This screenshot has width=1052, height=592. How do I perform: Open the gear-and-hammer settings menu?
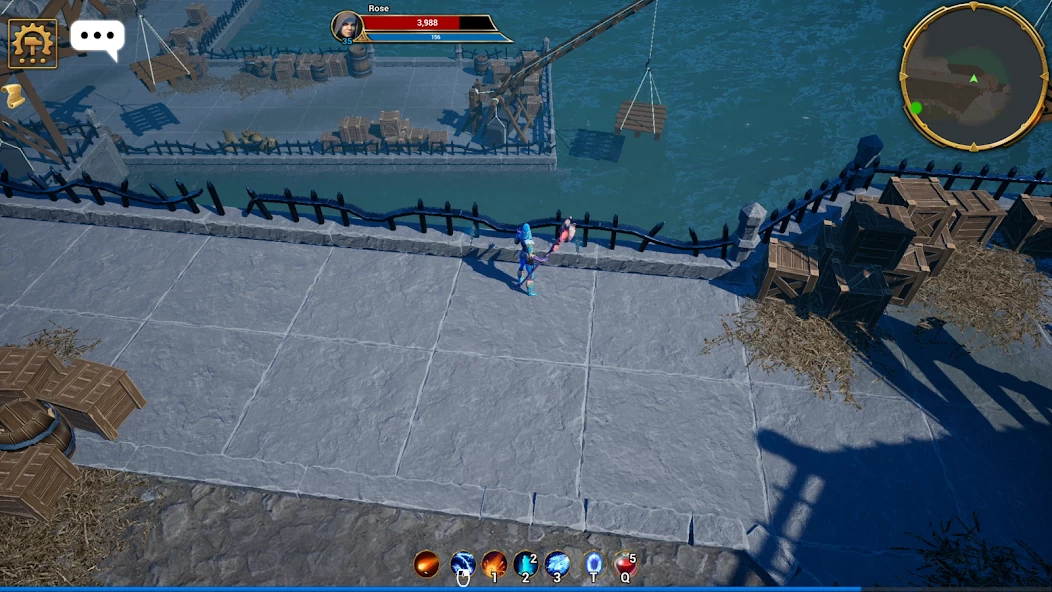click(x=33, y=43)
